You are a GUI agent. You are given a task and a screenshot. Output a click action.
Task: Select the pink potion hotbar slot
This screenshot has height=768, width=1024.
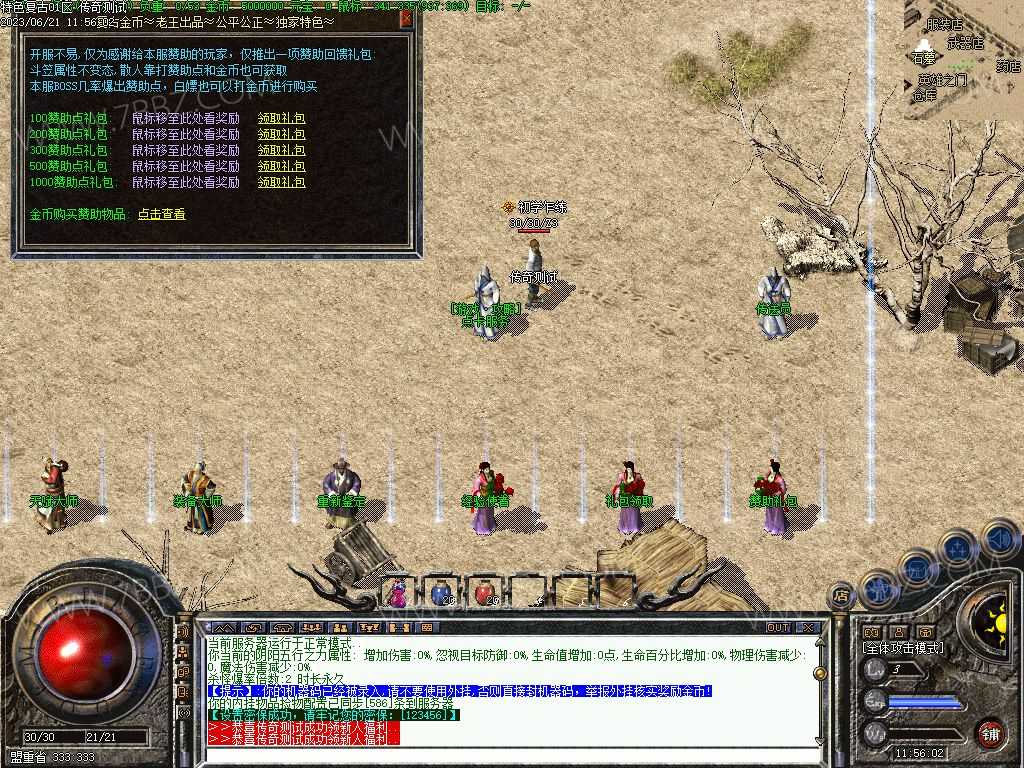click(398, 593)
